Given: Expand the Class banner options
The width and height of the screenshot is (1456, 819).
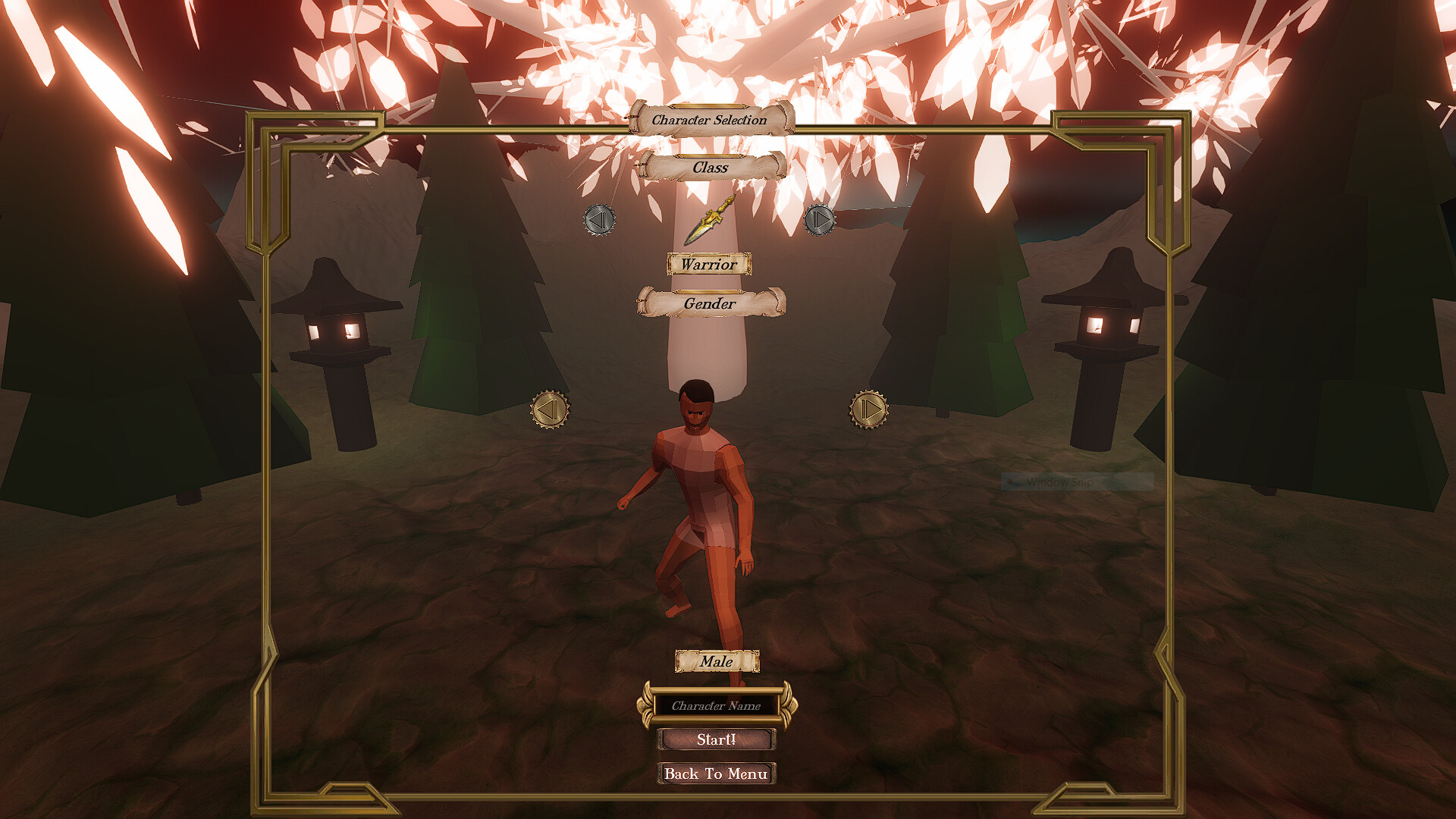Looking at the screenshot, I should (x=710, y=167).
